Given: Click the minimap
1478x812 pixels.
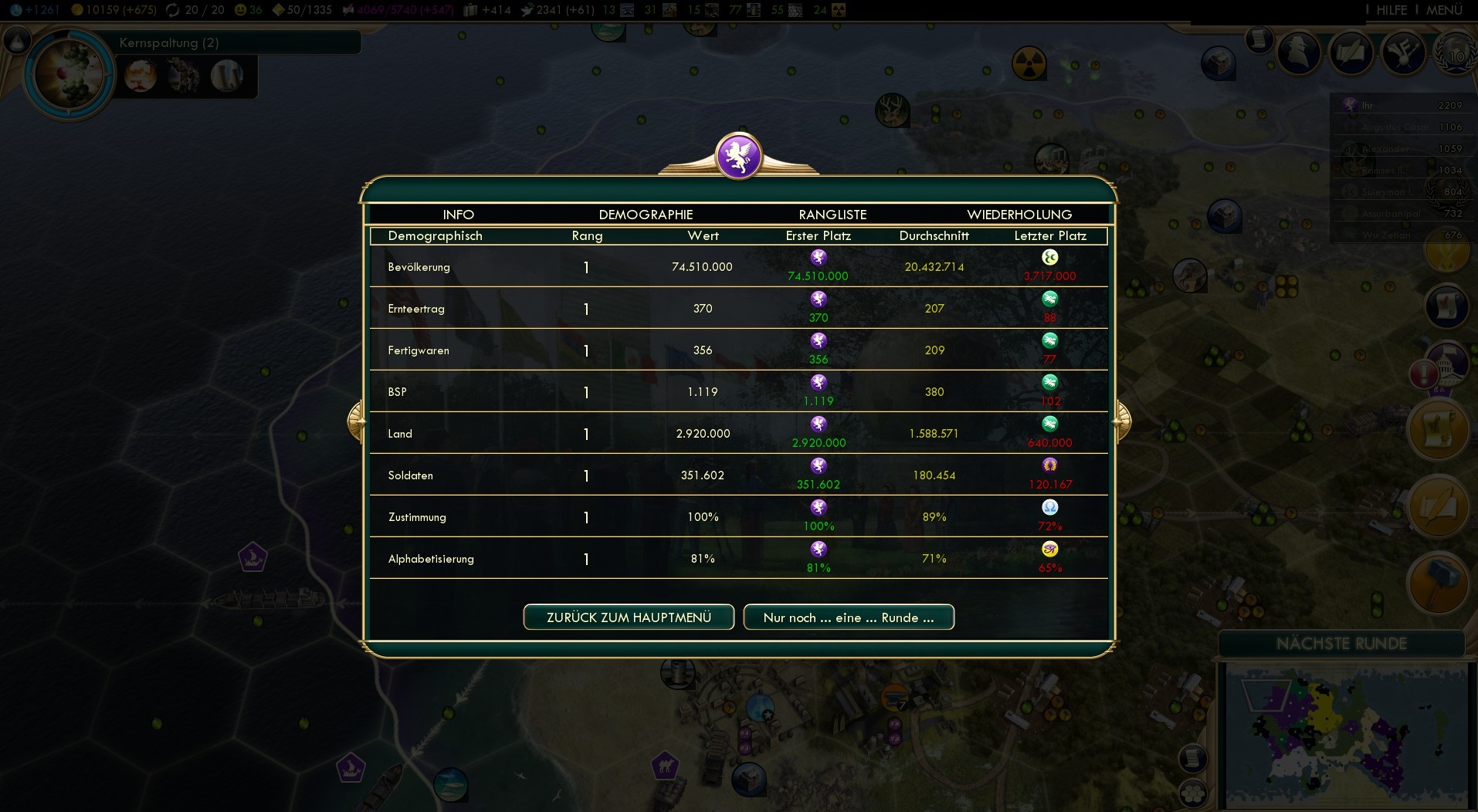Looking at the screenshot, I should pyautogui.click(x=1346, y=737).
